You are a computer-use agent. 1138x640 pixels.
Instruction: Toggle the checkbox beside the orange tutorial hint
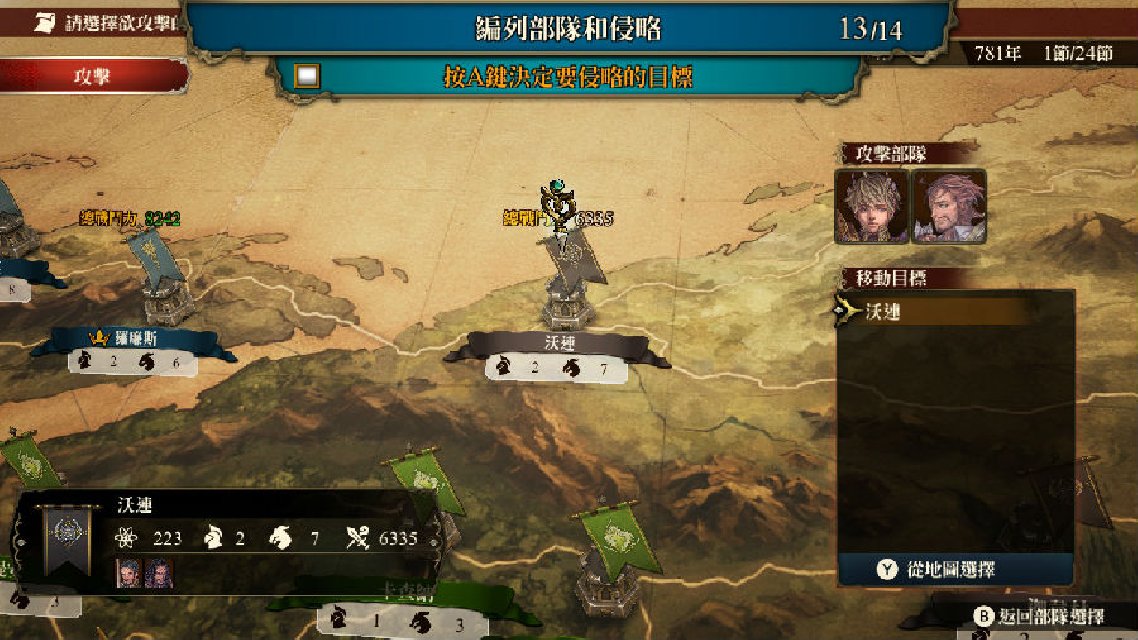308,76
